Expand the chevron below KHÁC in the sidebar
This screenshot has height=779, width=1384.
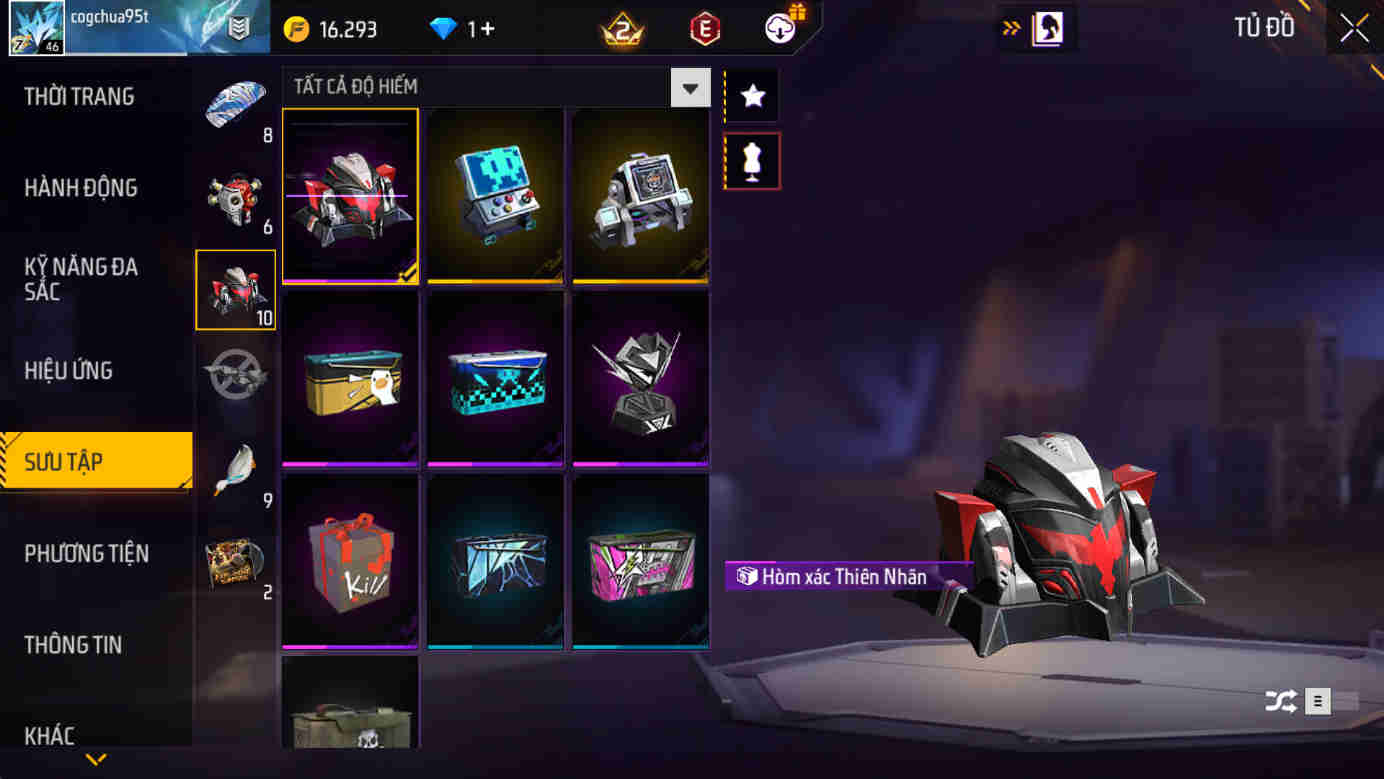pyautogui.click(x=95, y=758)
